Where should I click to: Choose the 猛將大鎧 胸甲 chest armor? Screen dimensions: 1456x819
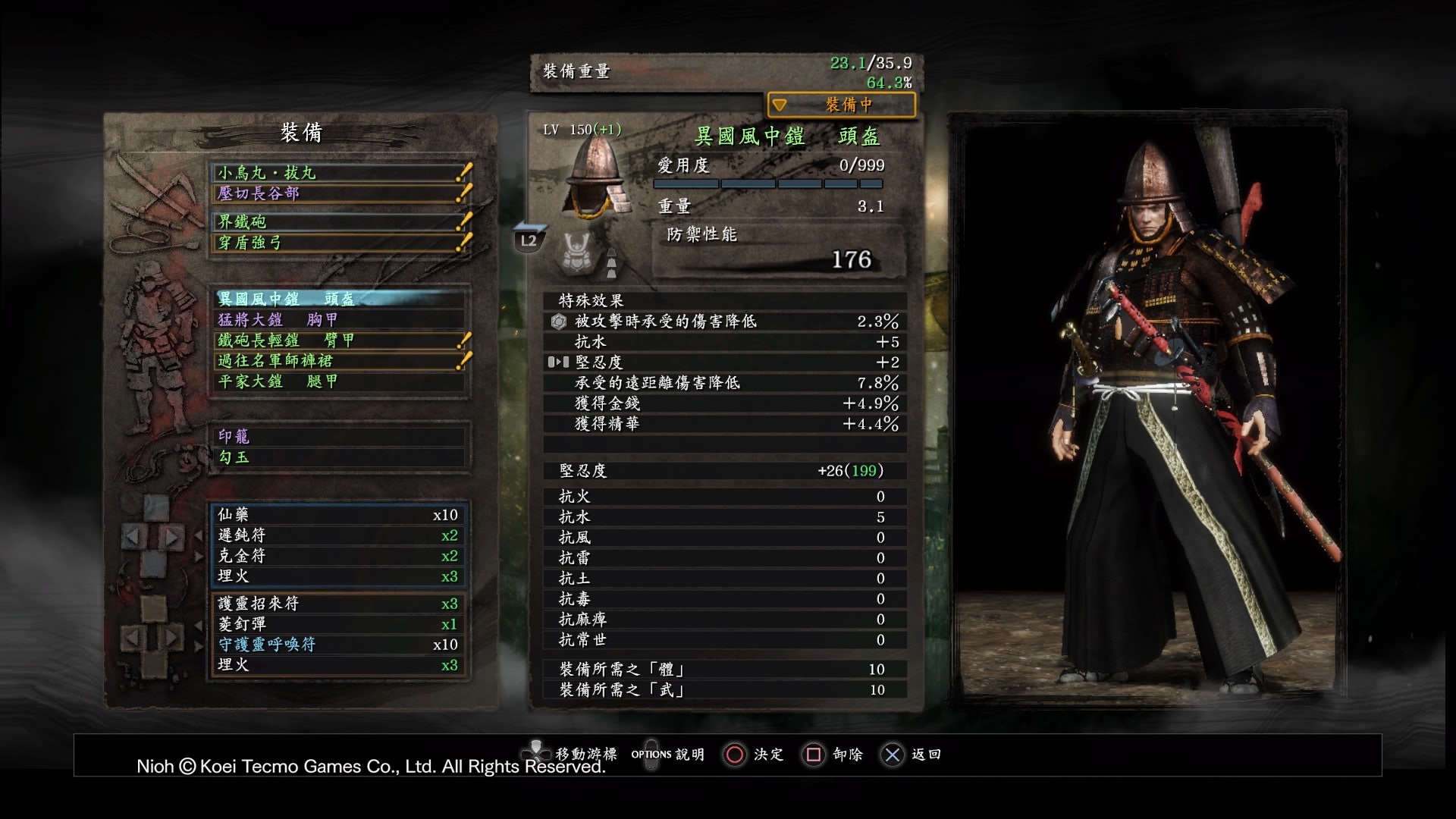click(337, 319)
